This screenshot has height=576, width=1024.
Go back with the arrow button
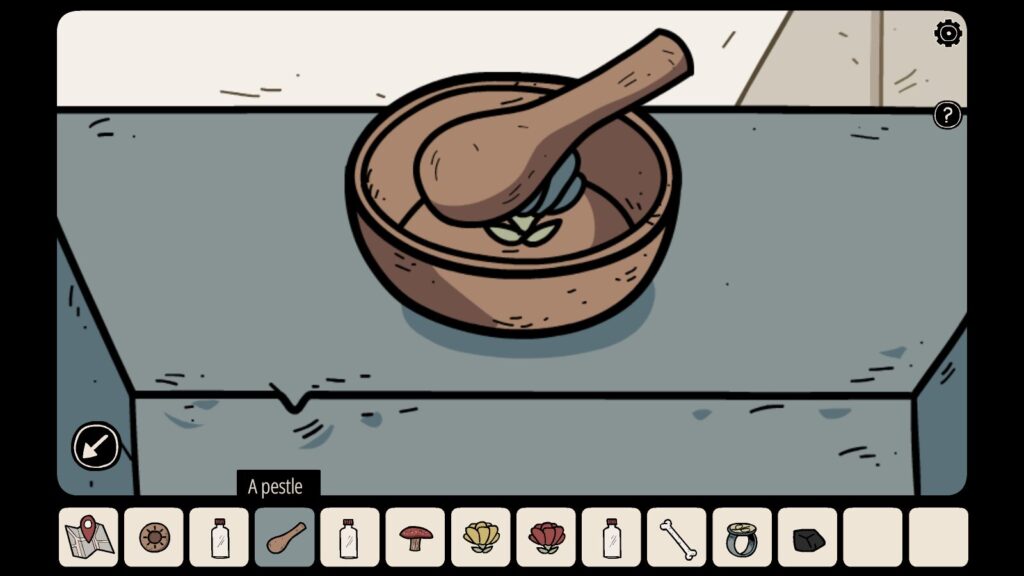[x=96, y=446]
